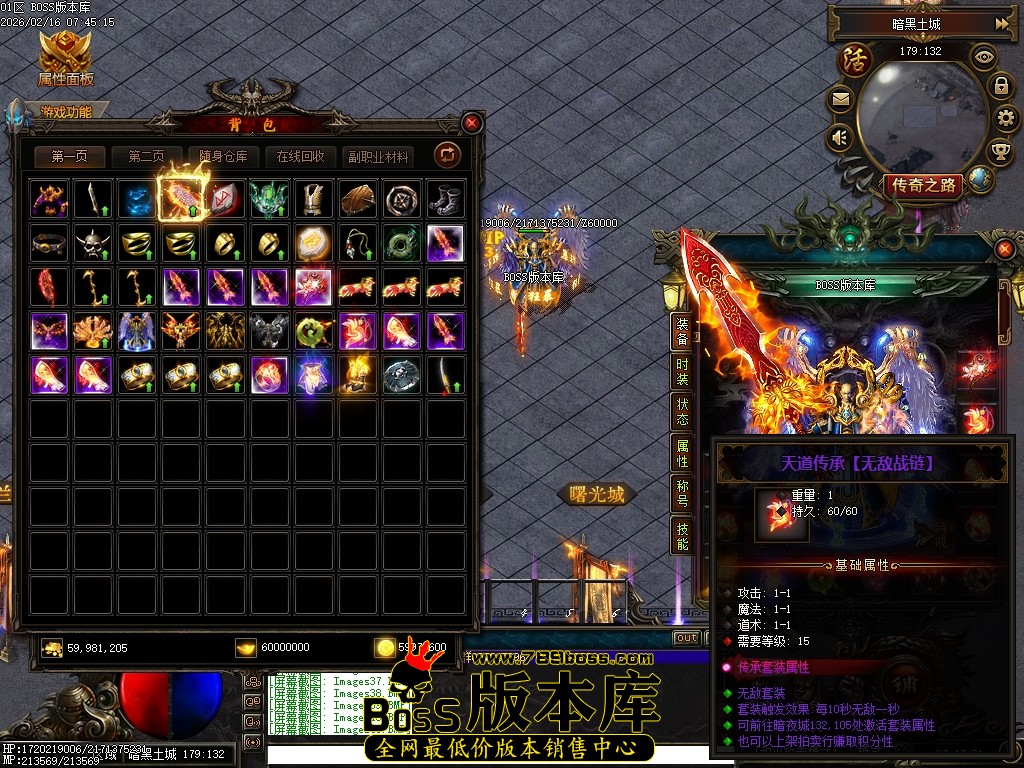1024x768 pixels.
Task: Click the 传奇之路 button under minimap
Action: [921, 185]
